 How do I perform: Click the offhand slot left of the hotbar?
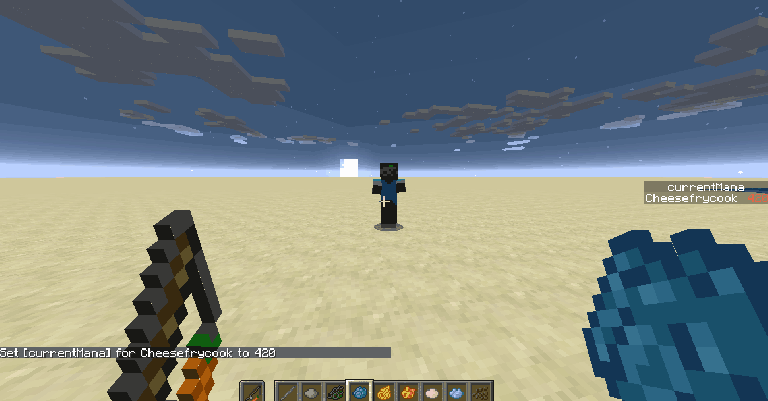coord(253,392)
